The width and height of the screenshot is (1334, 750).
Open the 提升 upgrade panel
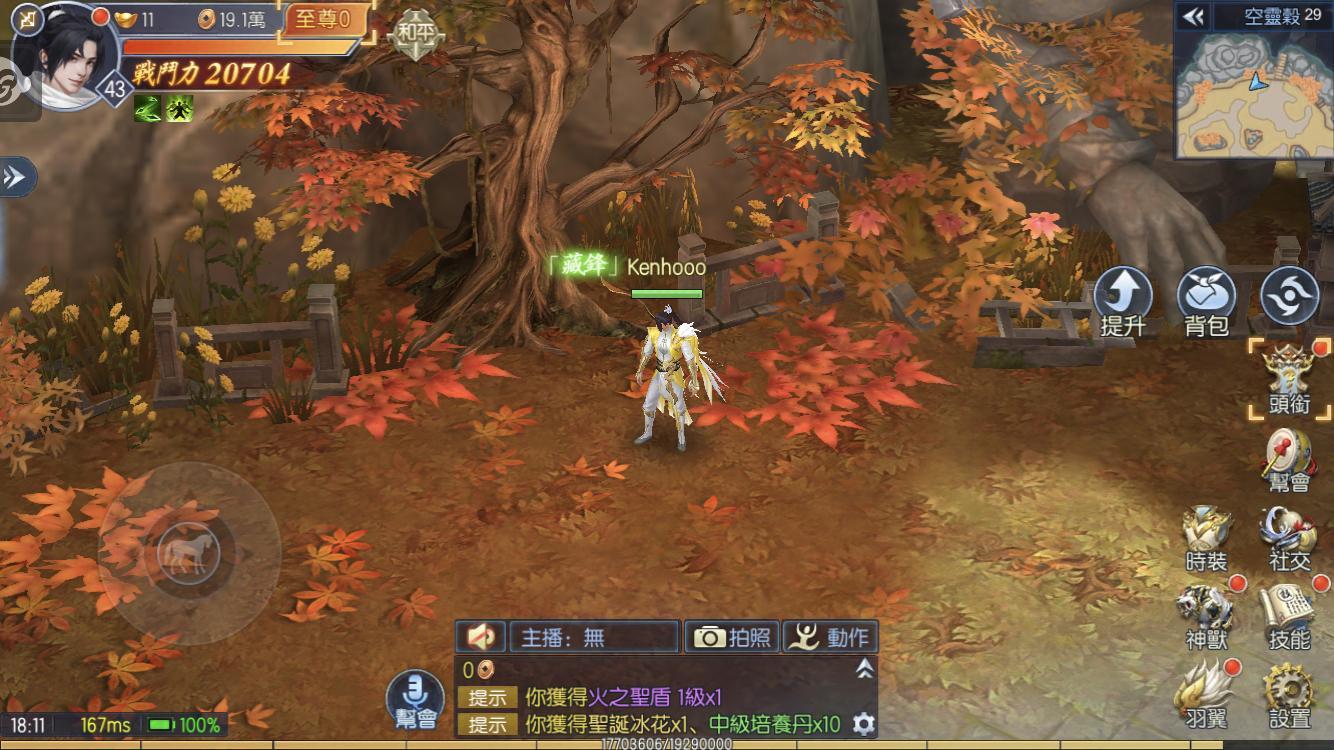click(x=1122, y=296)
